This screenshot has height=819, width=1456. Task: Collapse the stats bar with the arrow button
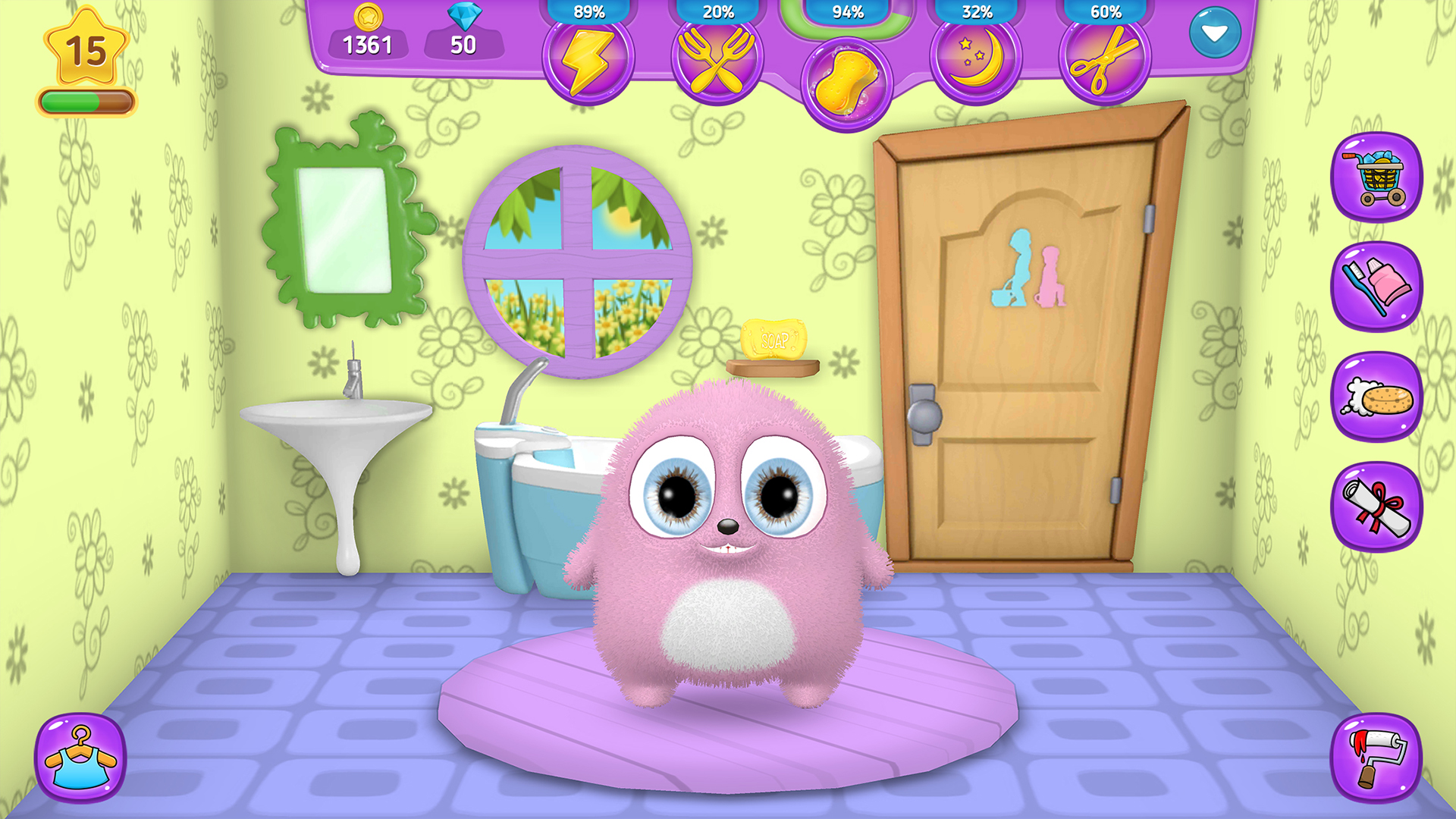[1216, 32]
